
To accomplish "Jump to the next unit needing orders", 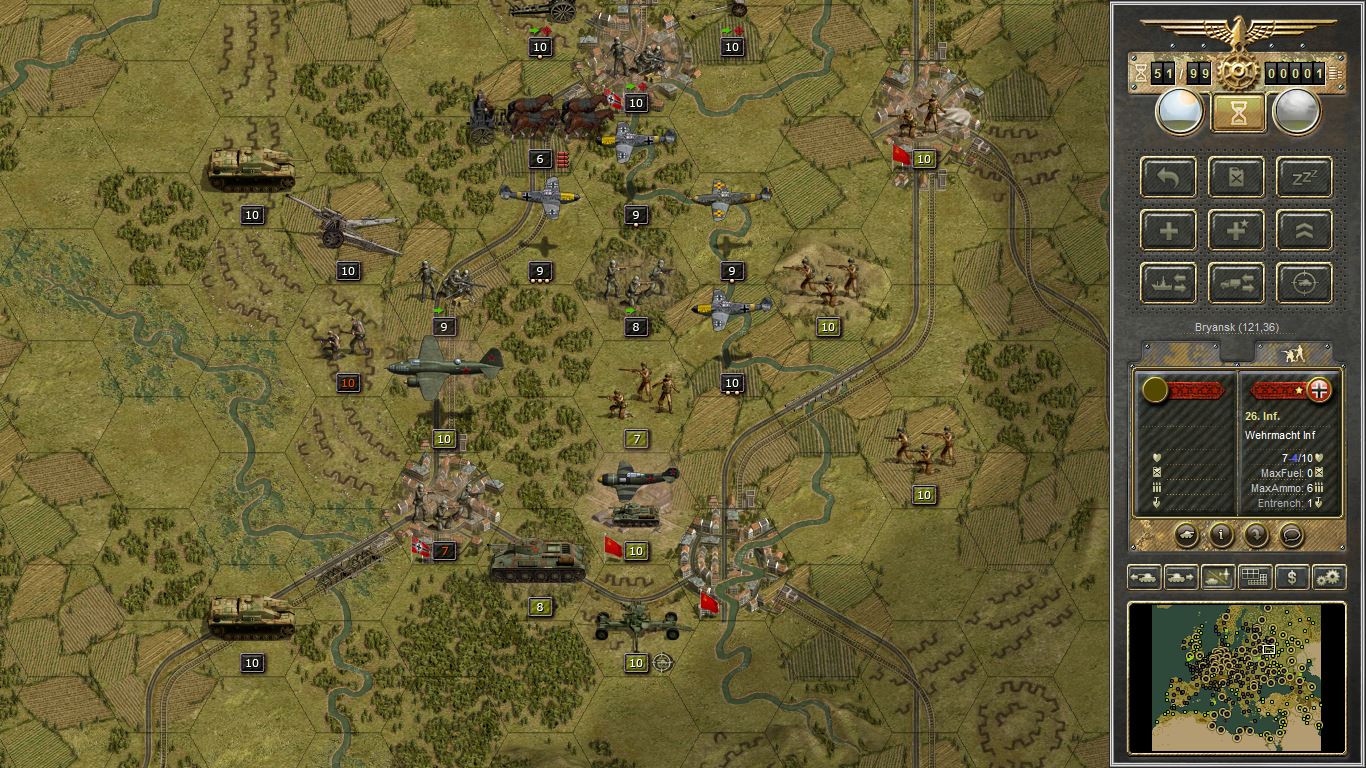I will (x=1181, y=577).
